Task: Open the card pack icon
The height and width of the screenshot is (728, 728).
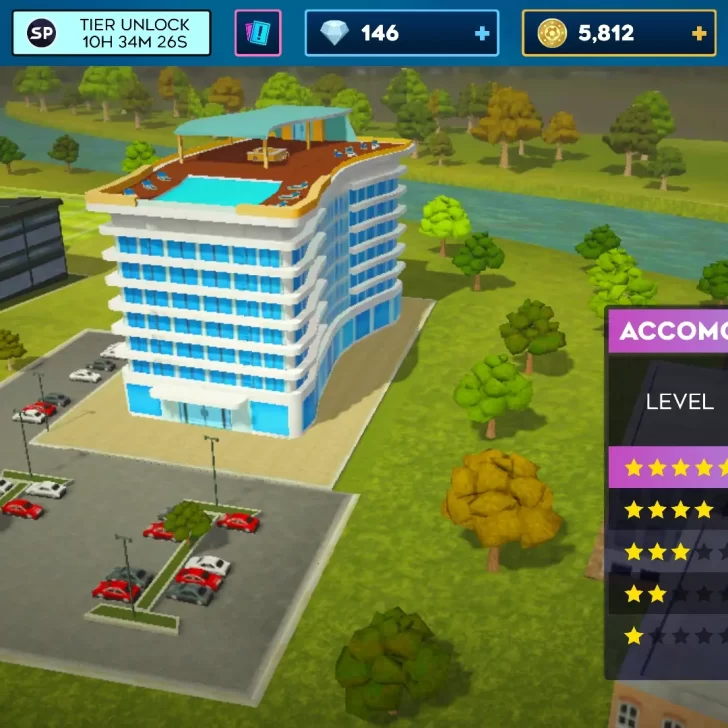Action: pos(258,33)
